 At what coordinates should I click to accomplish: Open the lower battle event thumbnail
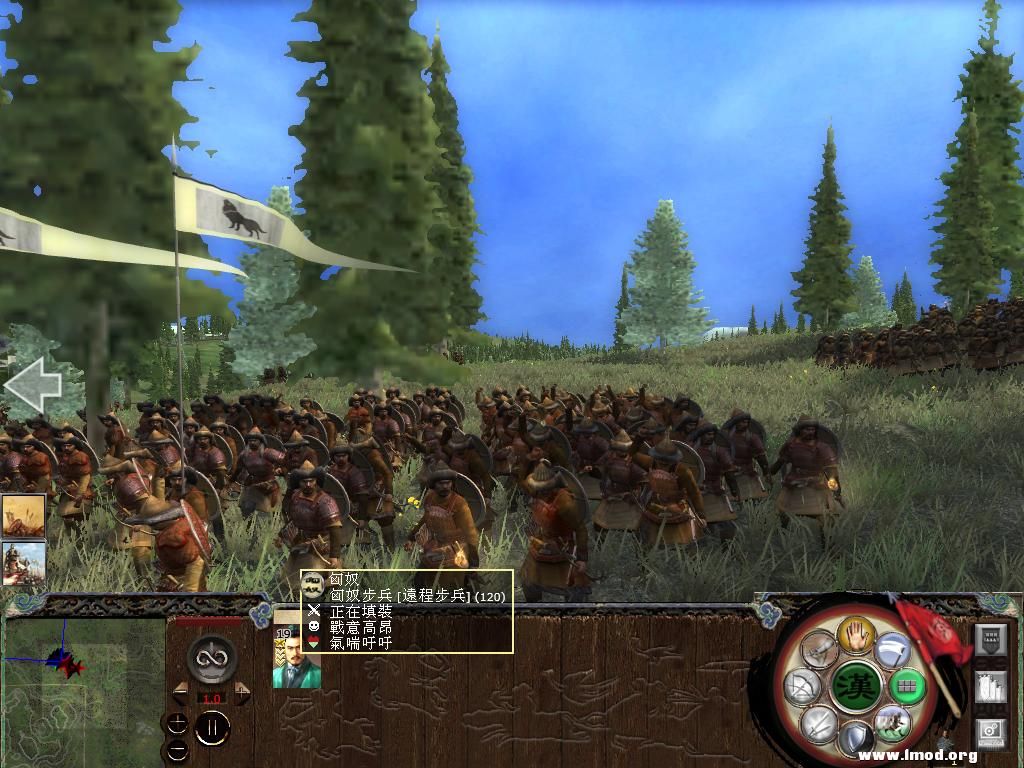click(23, 563)
